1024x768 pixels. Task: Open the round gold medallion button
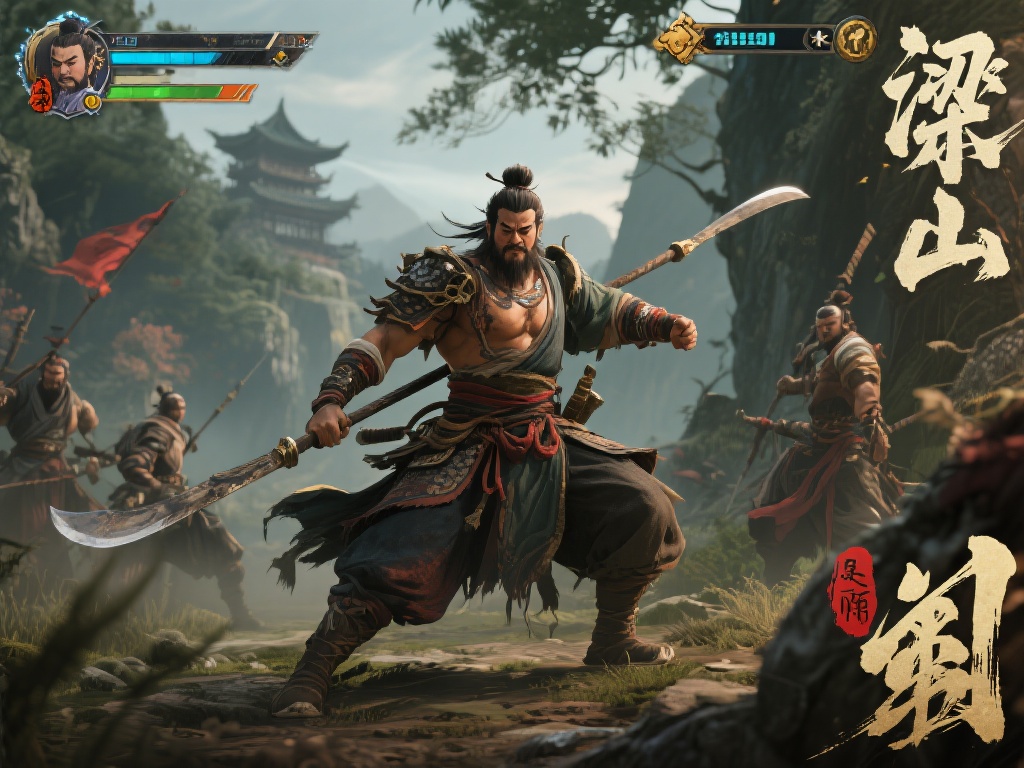tap(856, 39)
